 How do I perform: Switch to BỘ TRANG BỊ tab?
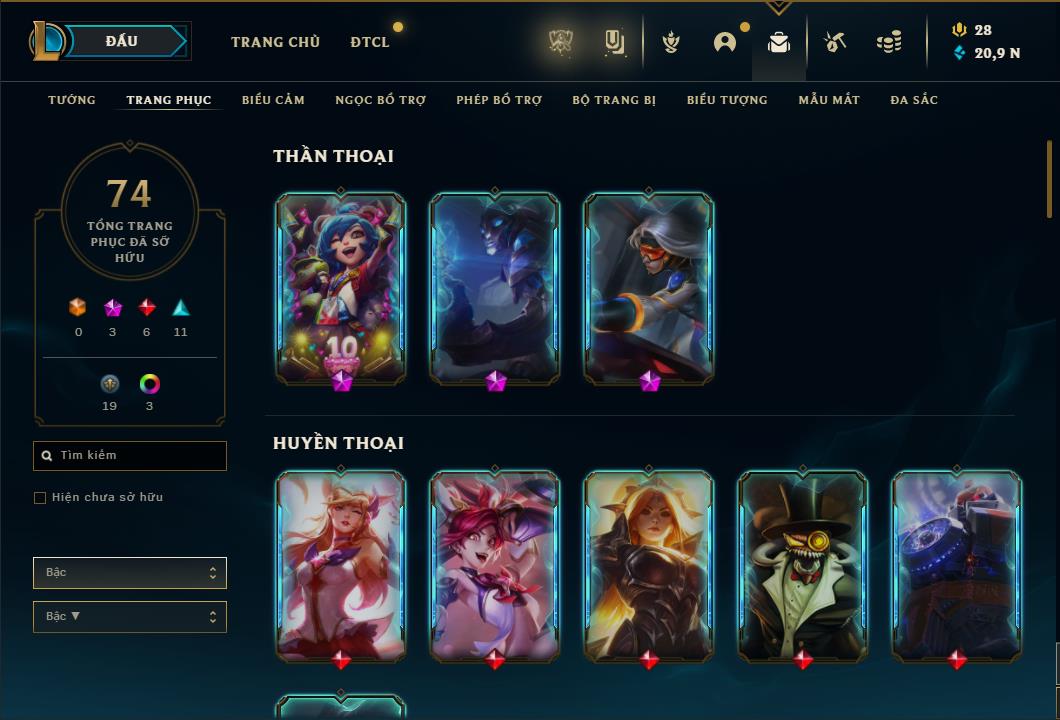click(x=614, y=100)
